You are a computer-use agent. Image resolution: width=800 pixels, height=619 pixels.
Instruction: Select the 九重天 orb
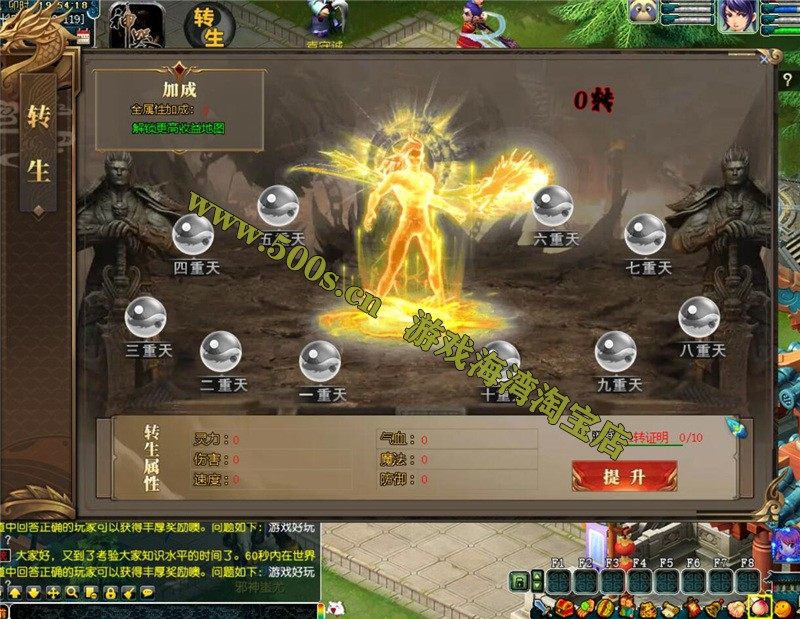pos(615,351)
